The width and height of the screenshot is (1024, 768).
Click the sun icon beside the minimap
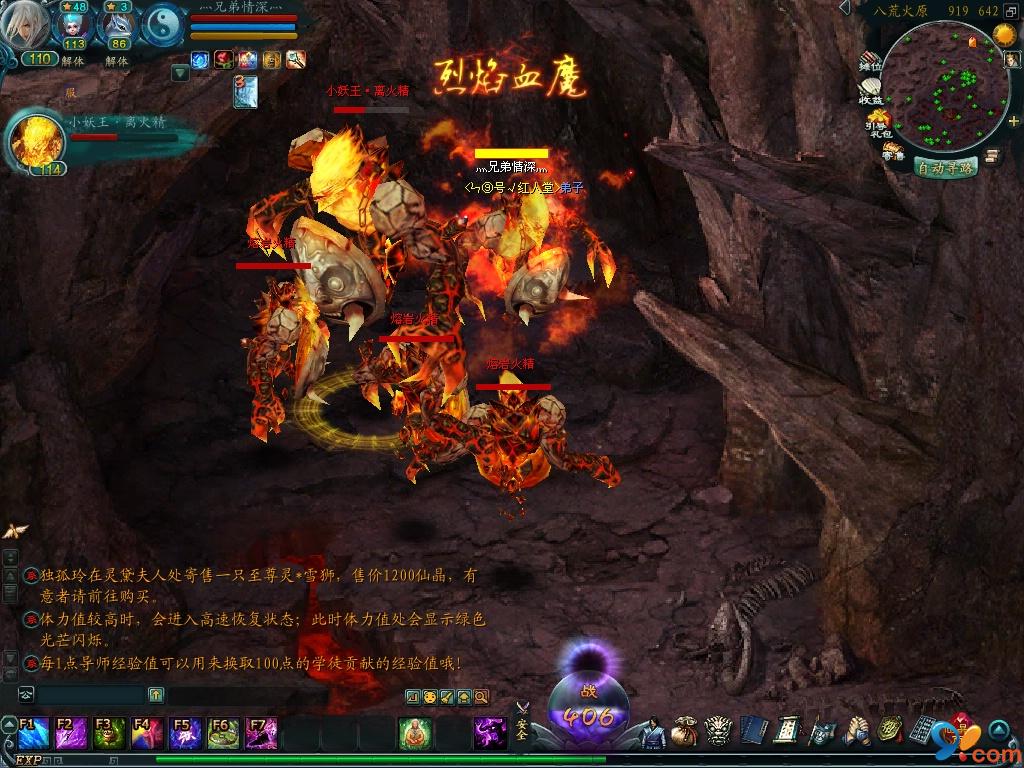(x=1004, y=37)
